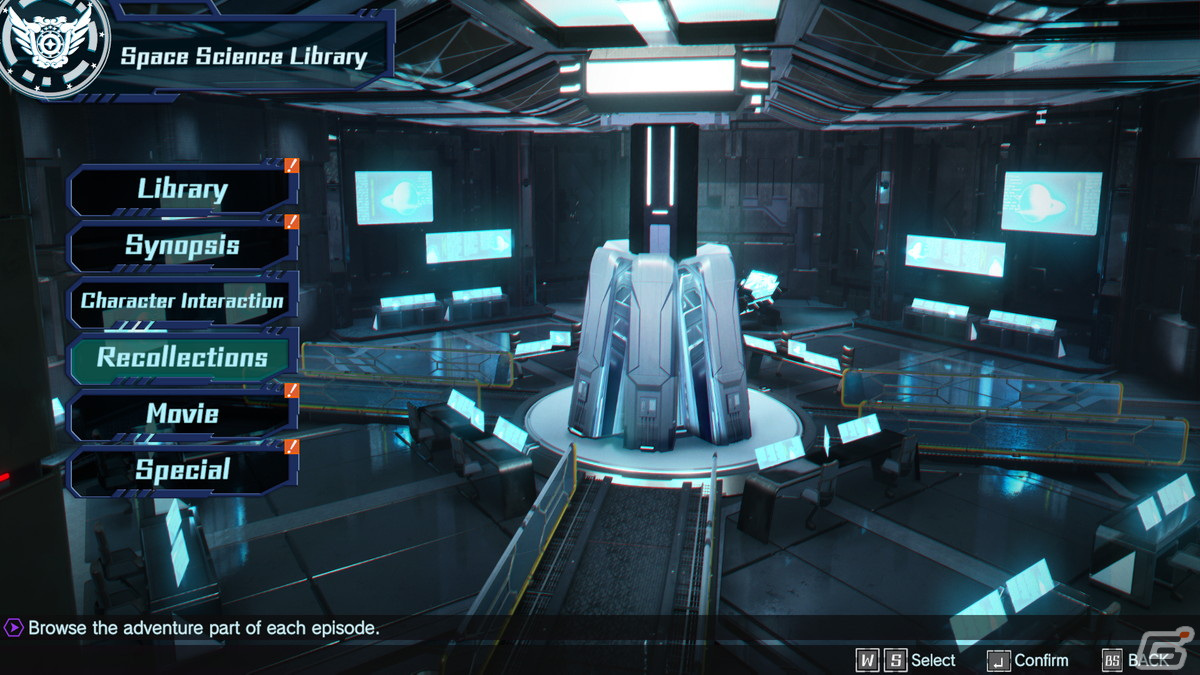The width and height of the screenshot is (1200, 675).
Task: Go to the Movie section
Action: click(x=182, y=414)
